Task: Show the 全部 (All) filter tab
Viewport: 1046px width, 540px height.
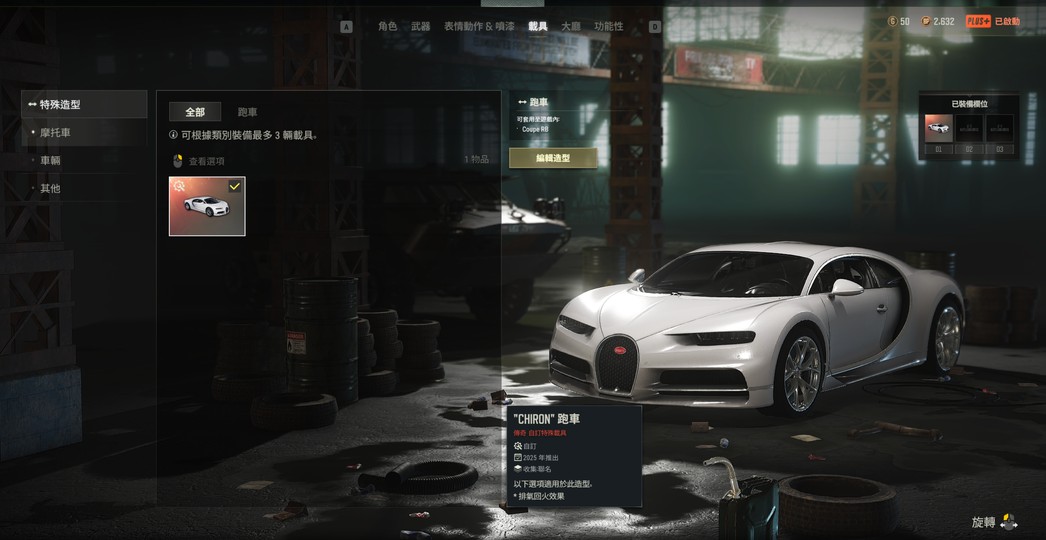Action: [x=195, y=112]
